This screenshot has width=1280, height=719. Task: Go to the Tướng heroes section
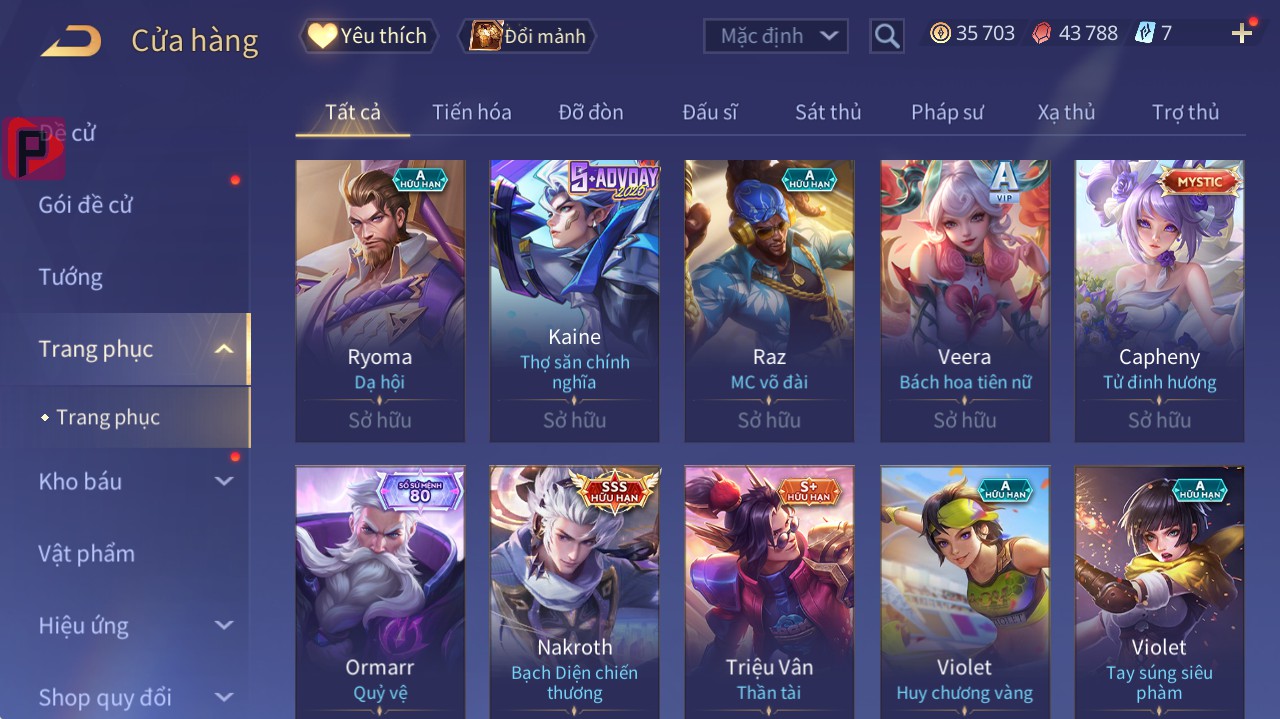[x=71, y=277]
